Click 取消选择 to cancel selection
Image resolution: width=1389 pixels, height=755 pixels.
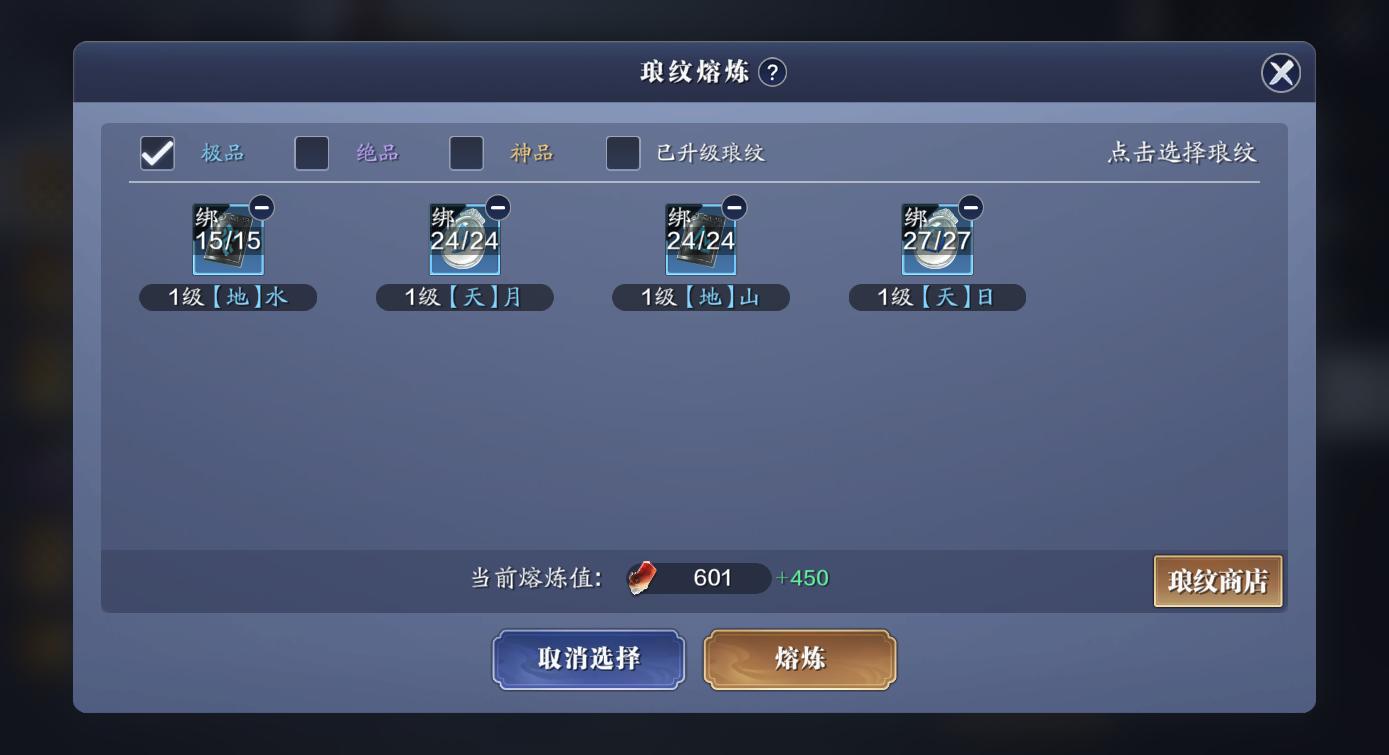588,658
